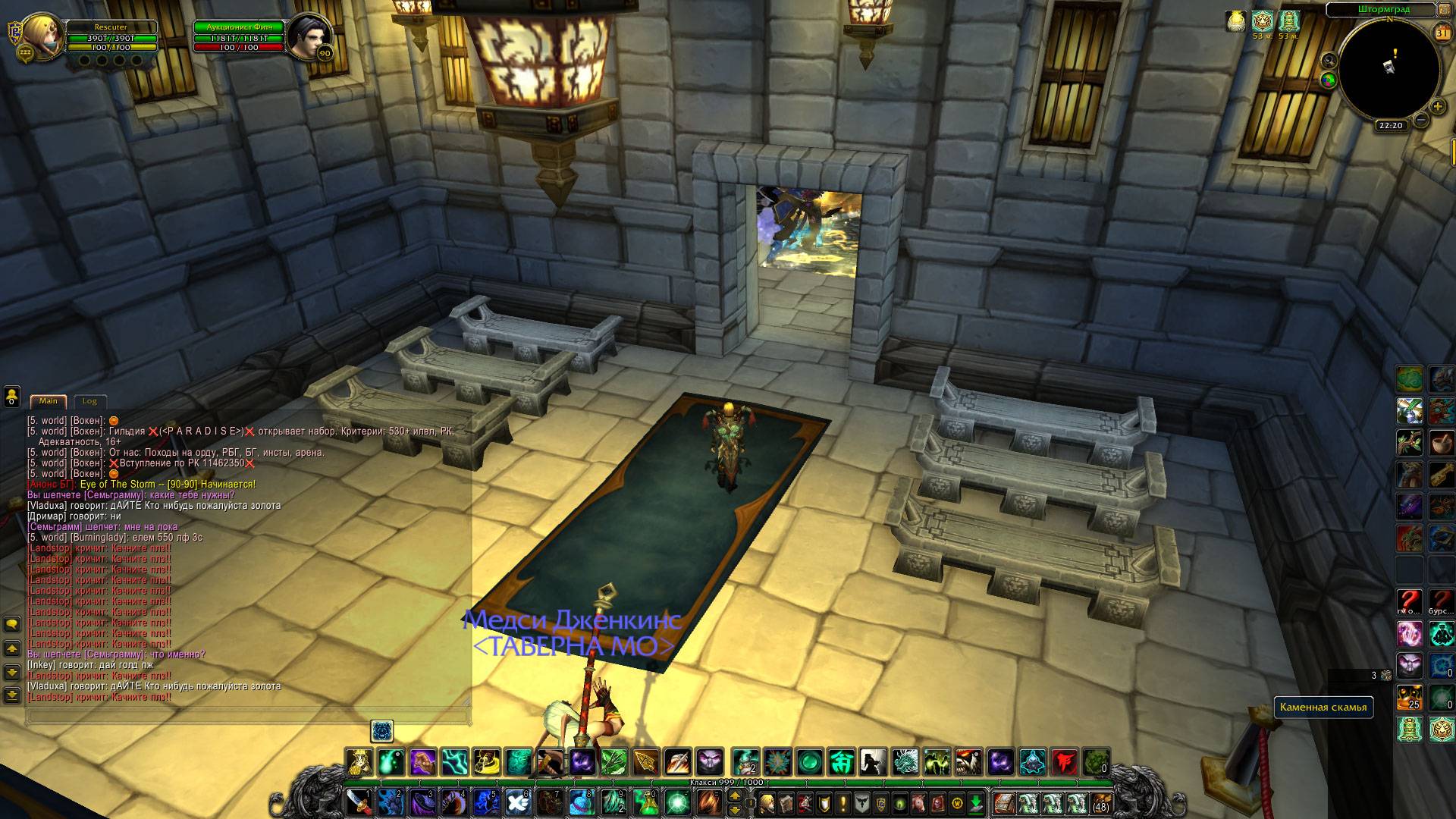The height and width of the screenshot is (819, 1456).
Task: Click the minimap zoom-in plus button
Action: point(1437,107)
